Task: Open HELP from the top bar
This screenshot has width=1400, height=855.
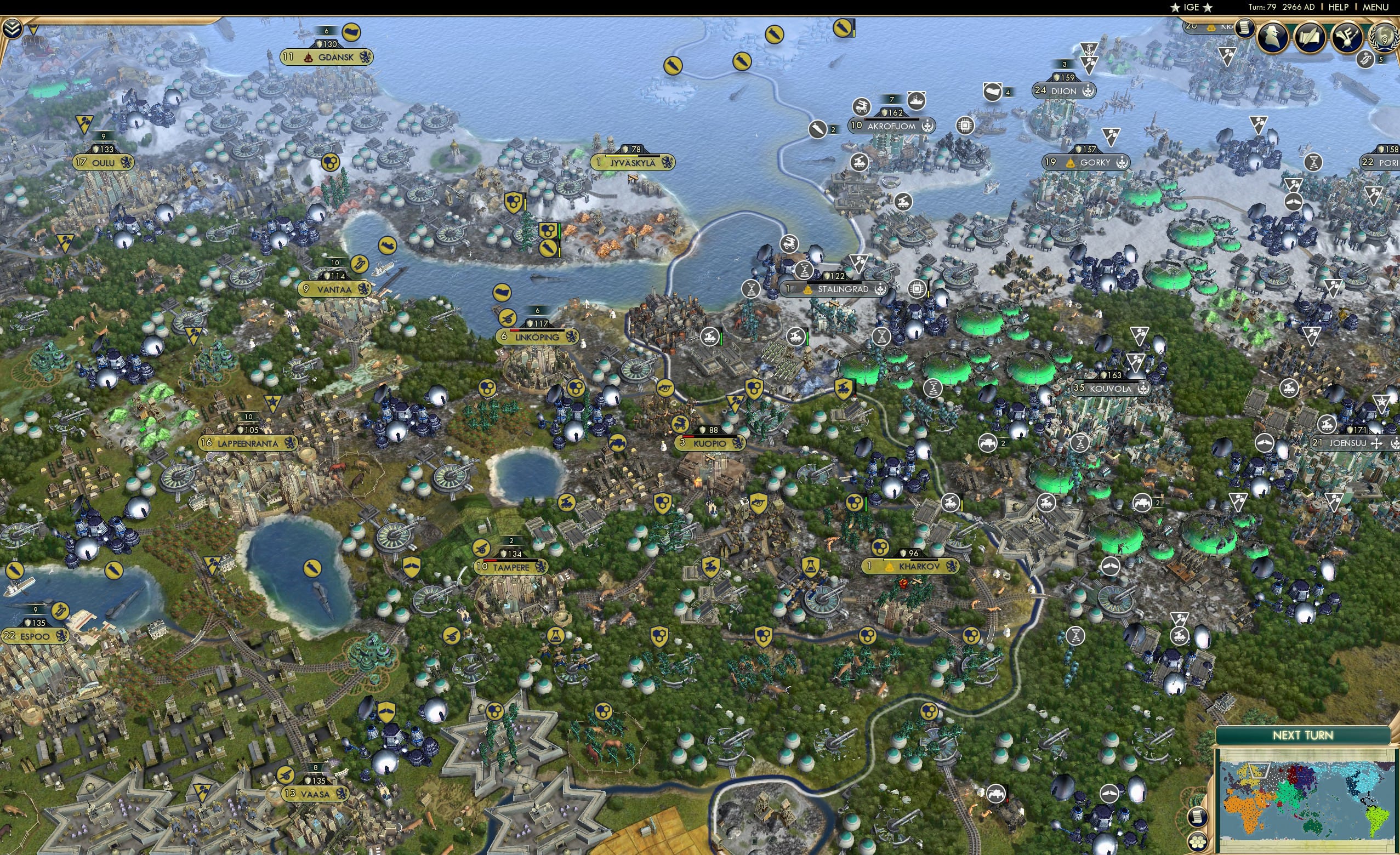Action: click(x=1339, y=7)
